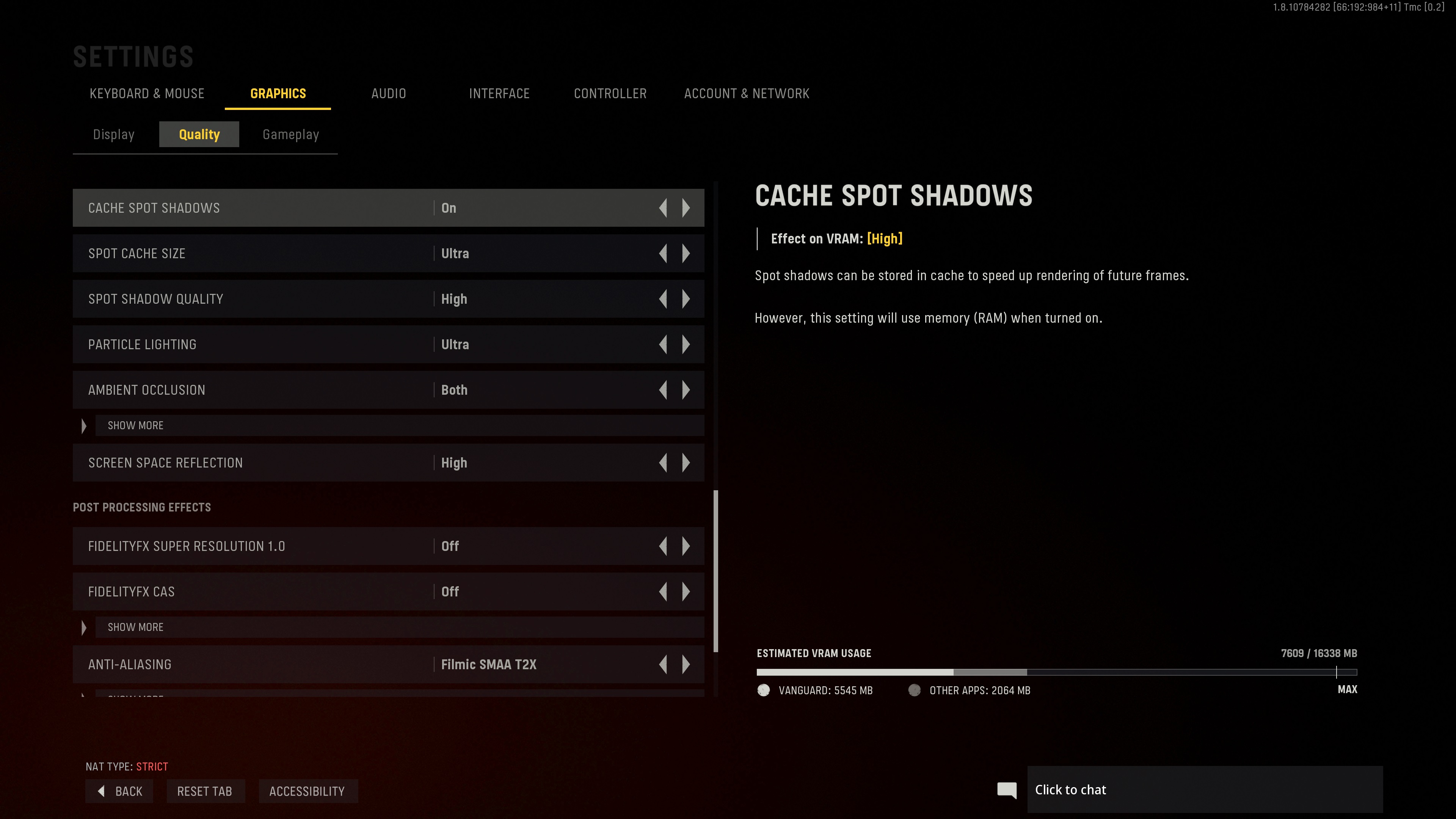Screen dimensions: 1456x819
Task: Go back with the Back button
Action: [x=120, y=791]
